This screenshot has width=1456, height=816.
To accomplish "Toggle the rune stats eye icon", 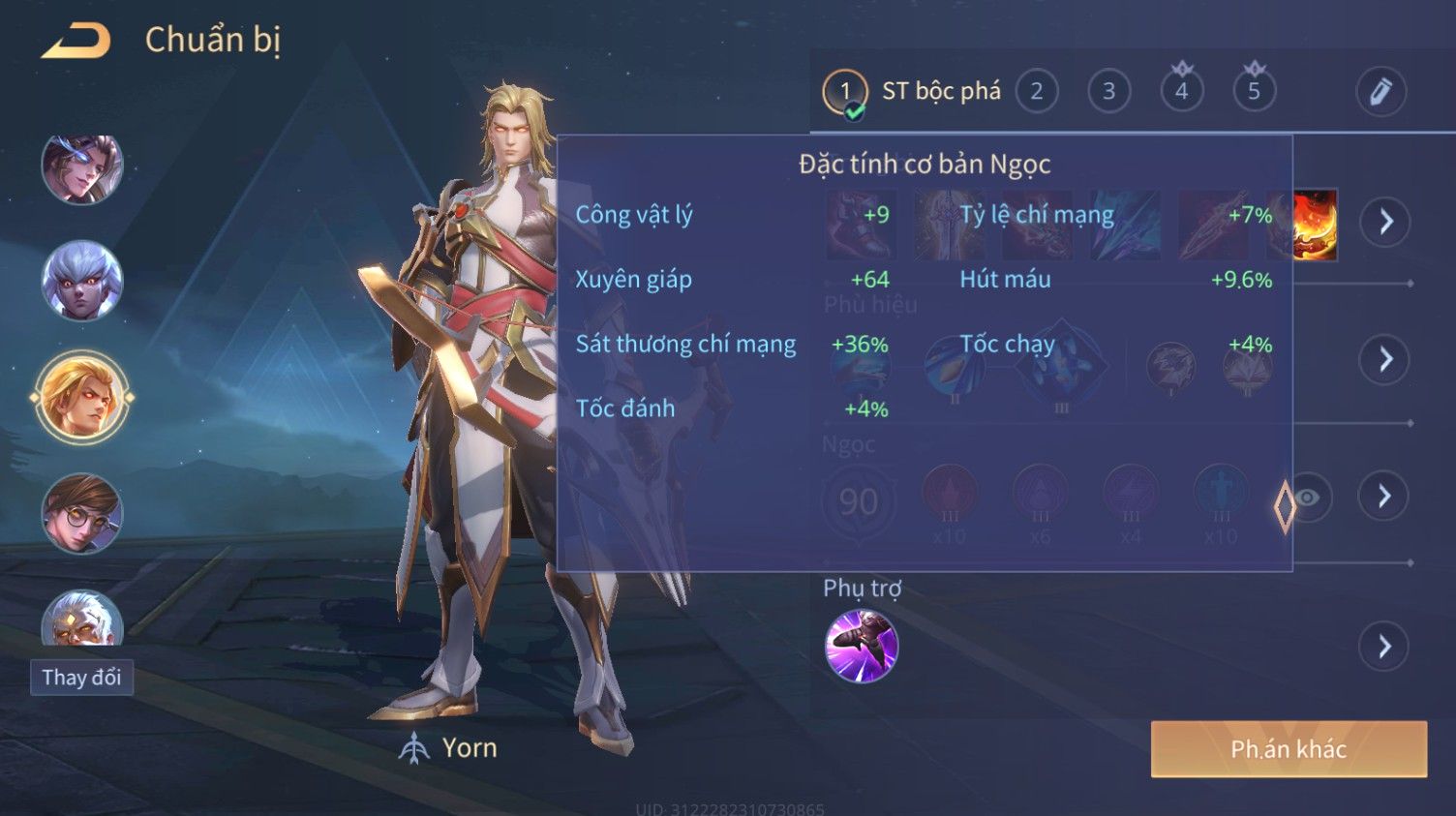I will (1308, 498).
